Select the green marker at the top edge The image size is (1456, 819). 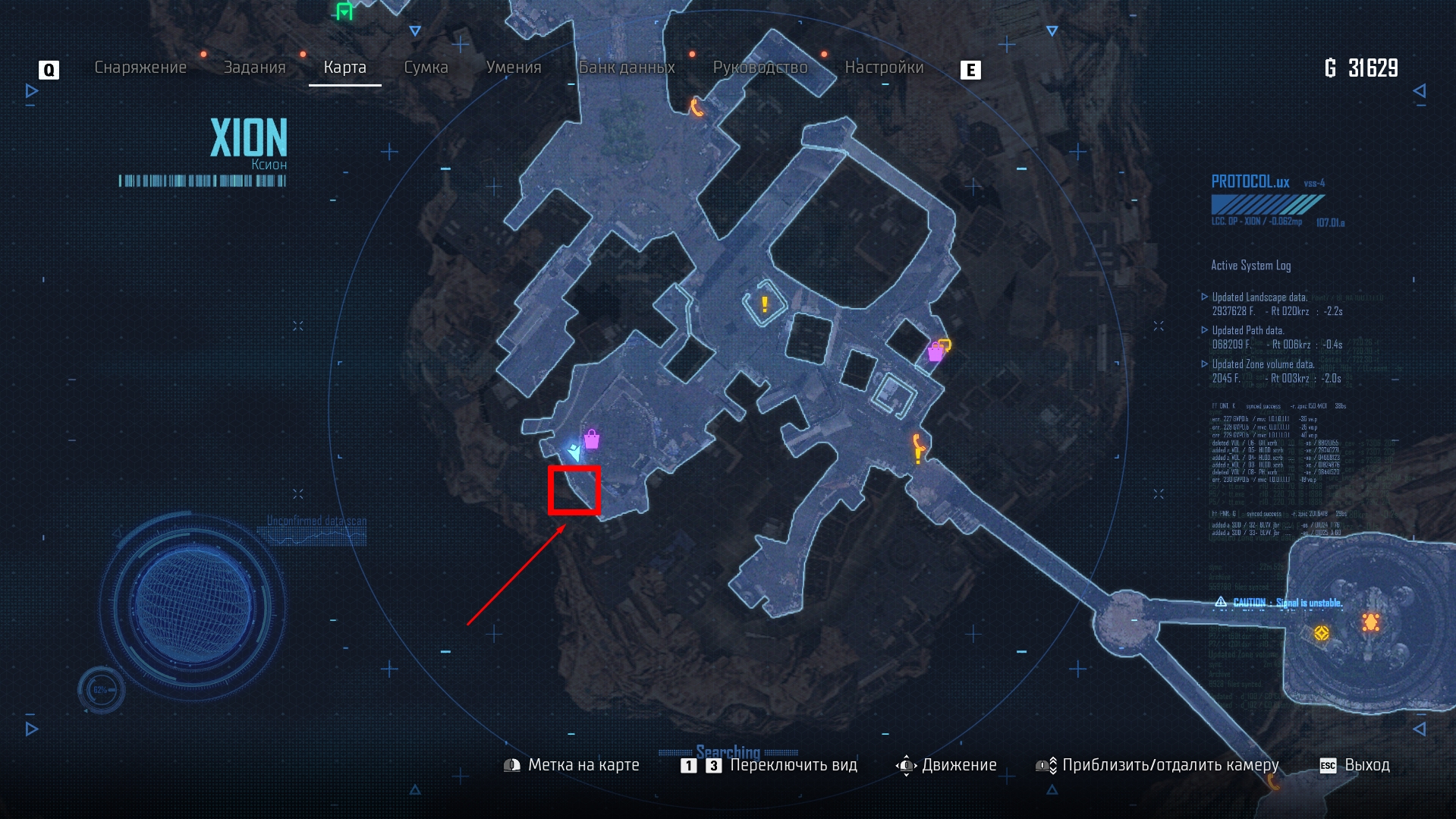(x=344, y=11)
